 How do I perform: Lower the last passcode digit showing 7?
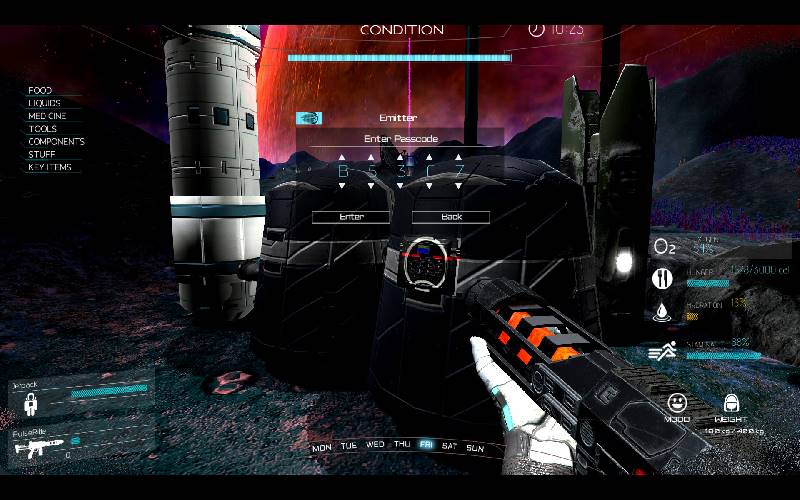pyautogui.click(x=459, y=185)
